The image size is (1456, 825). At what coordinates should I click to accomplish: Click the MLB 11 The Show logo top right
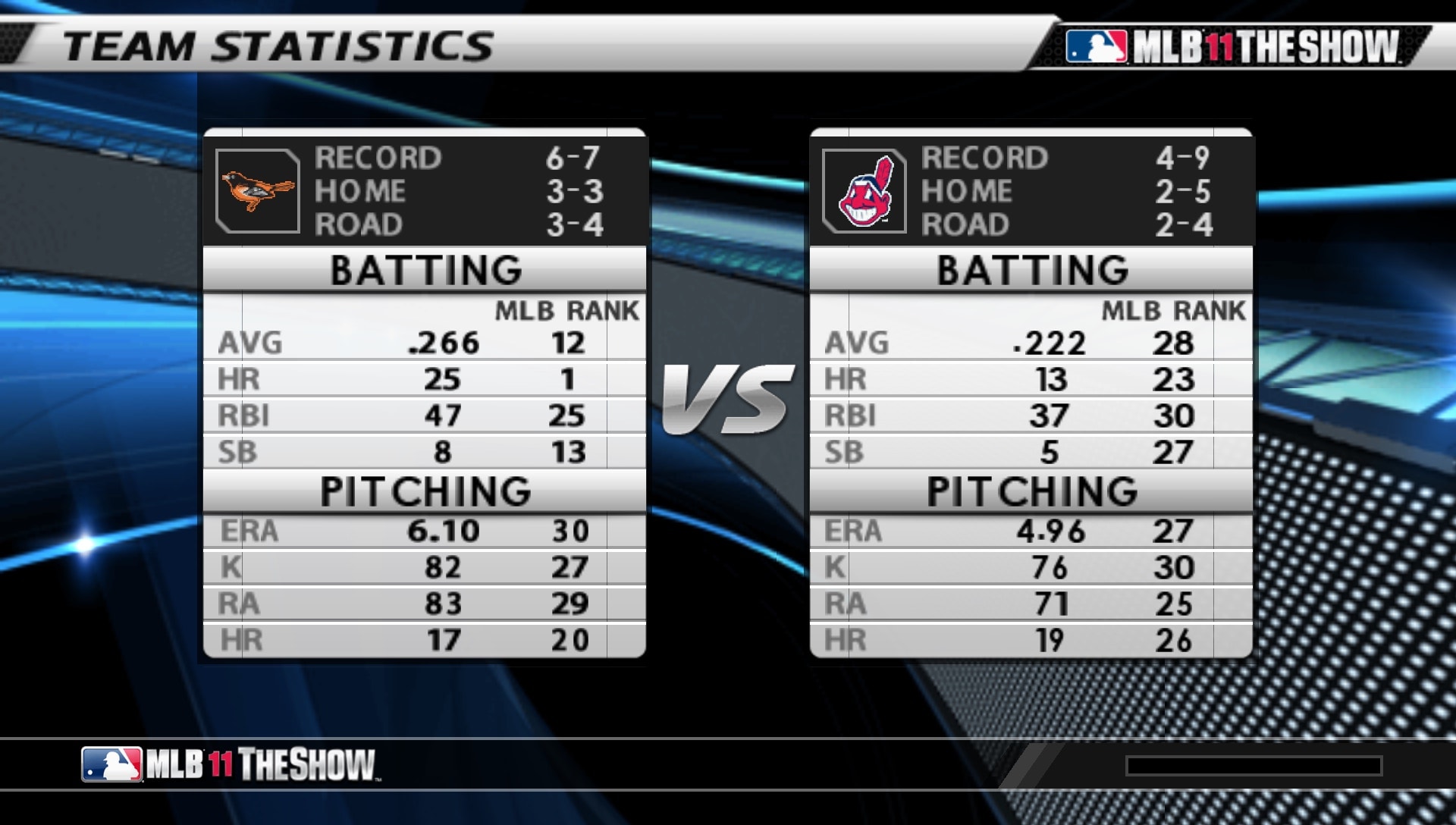[x=1251, y=44]
